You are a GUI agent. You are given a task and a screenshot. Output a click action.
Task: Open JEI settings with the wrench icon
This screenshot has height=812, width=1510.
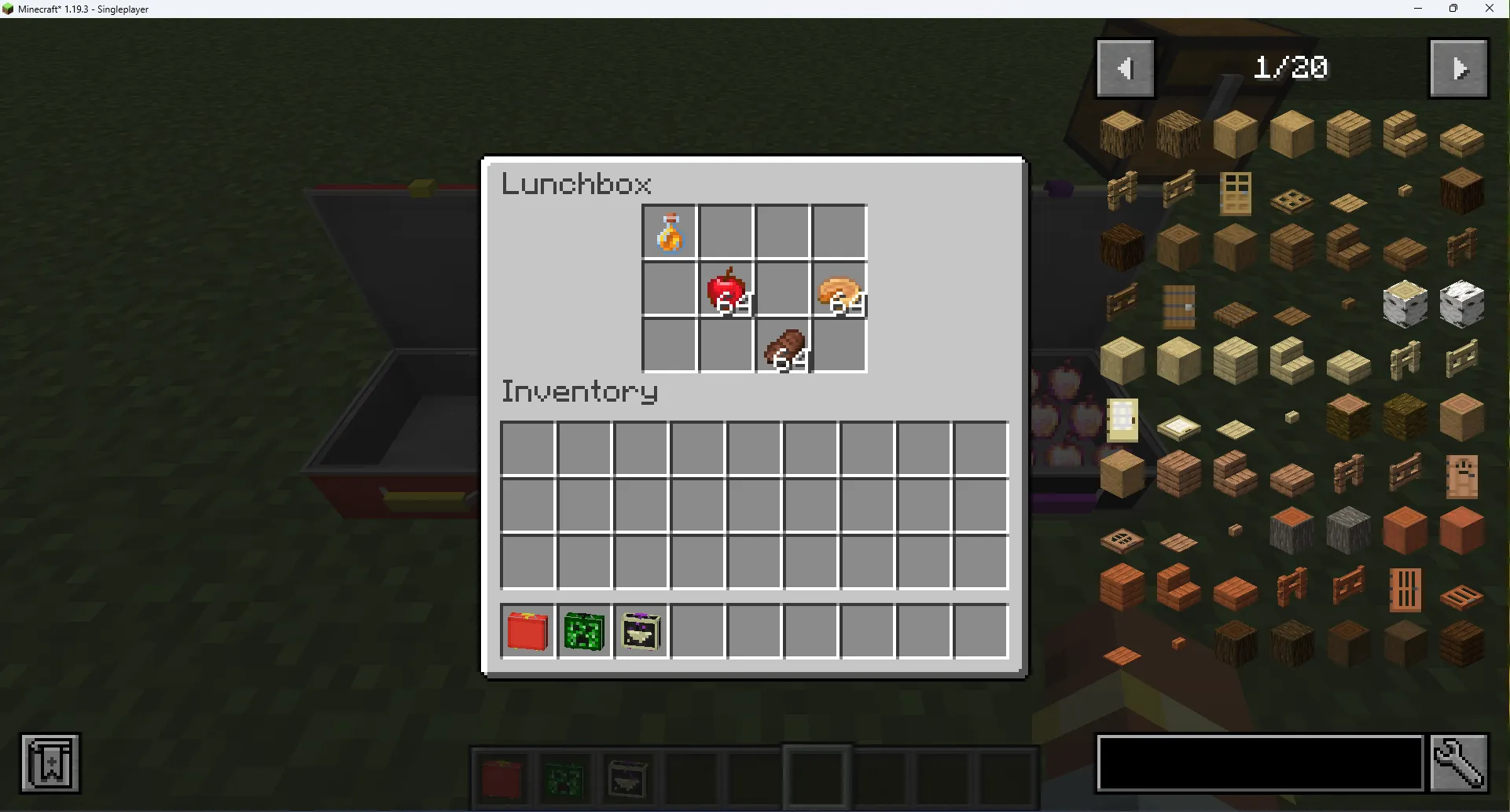(x=1460, y=762)
